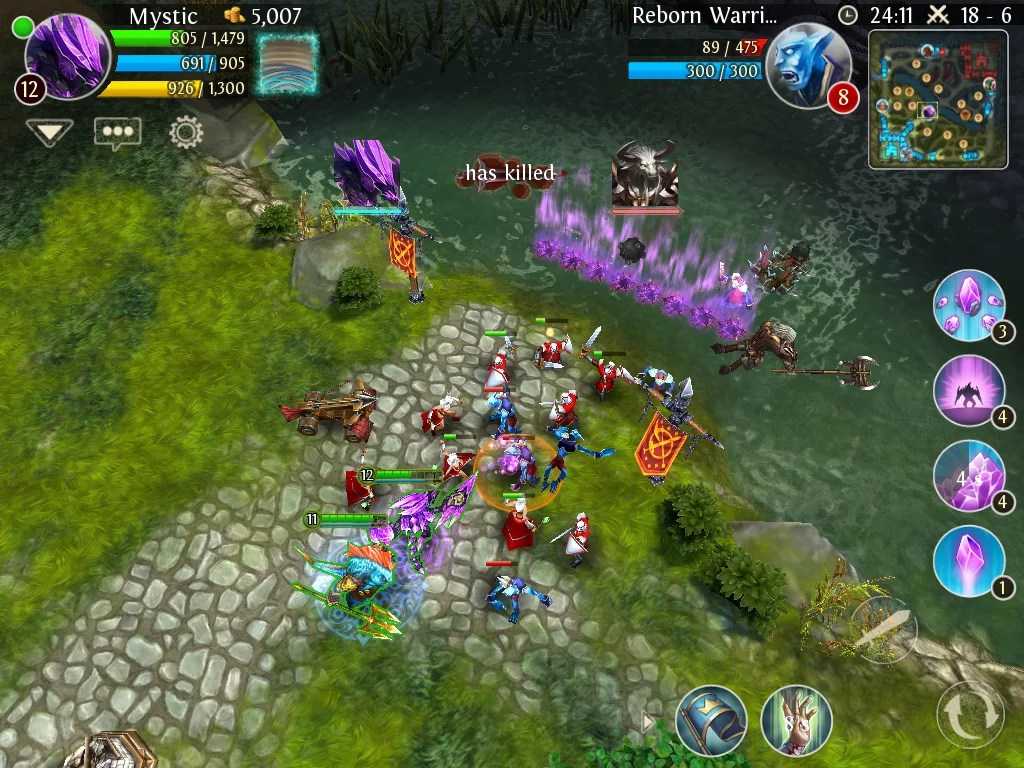The image size is (1024, 768).
Task: Select the Reborn Warrior target portrait
Action: [804, 65]
